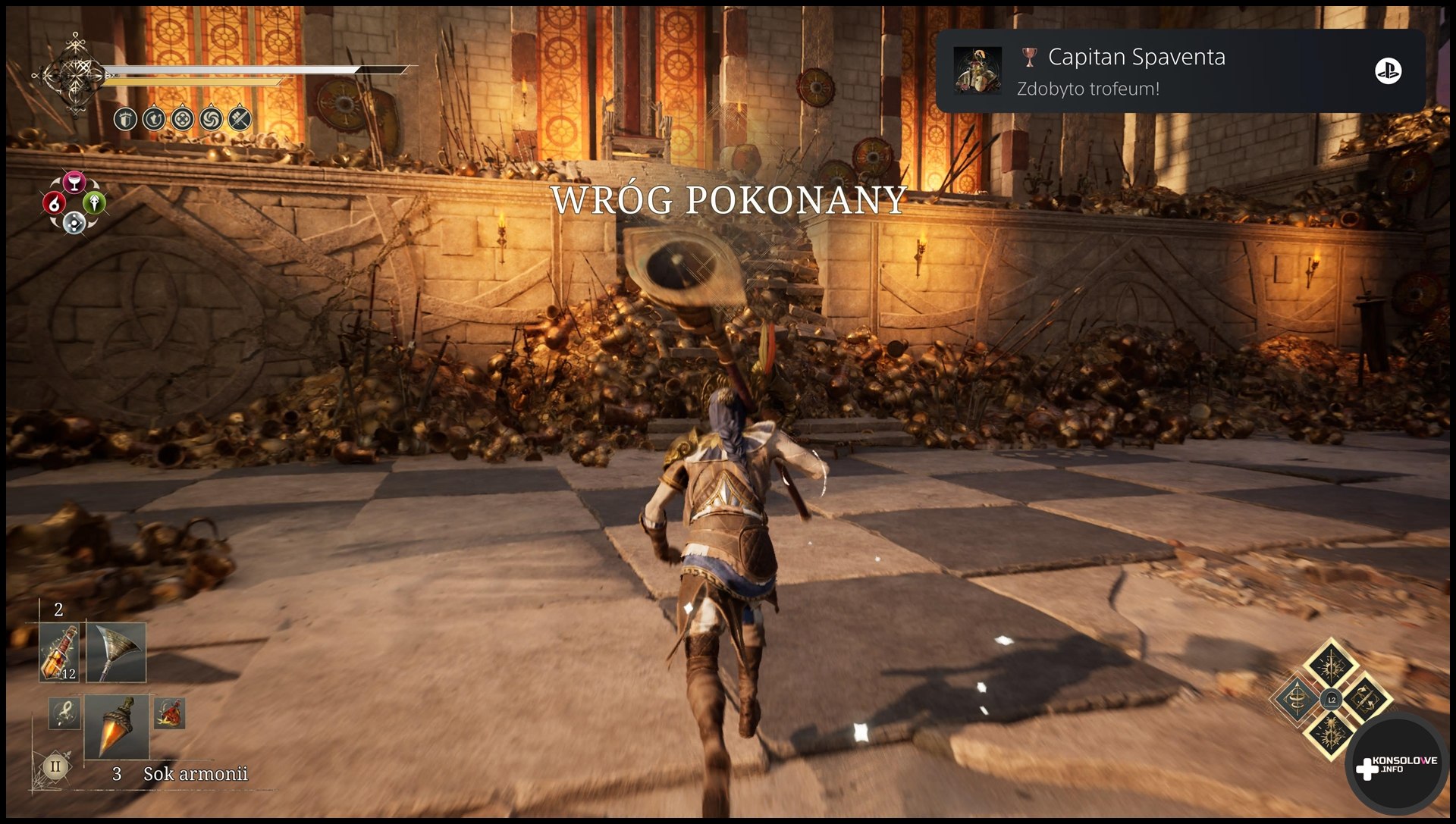
Task: Click the trophy thumbnail image in the notification
Action: coord(977,70)
